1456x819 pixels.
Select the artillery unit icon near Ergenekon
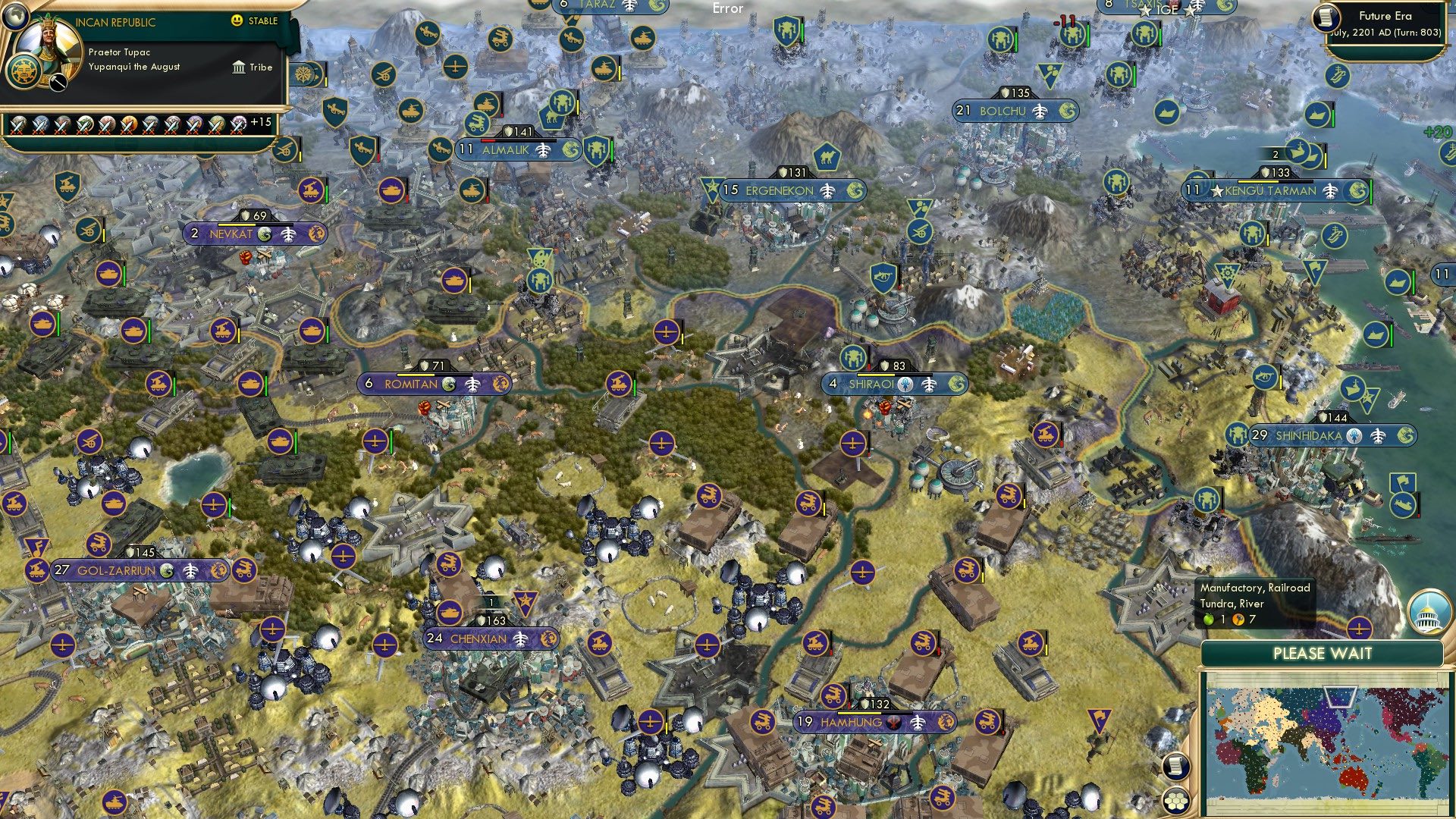point(921,232)
